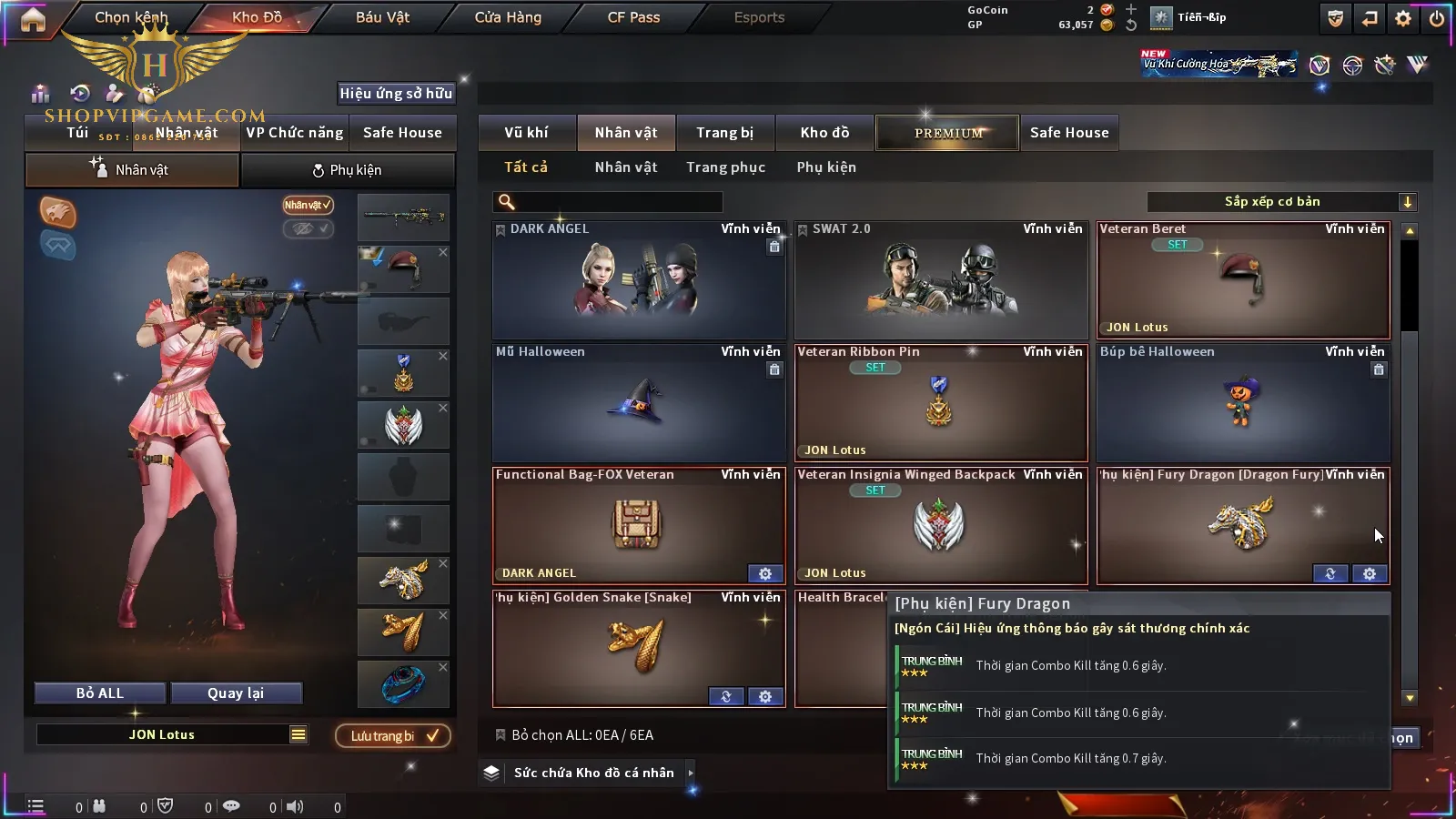
Task: Pick the Functional Bag-FOX Veteran item
Action: pyautogui.click(x=639, y=526)
